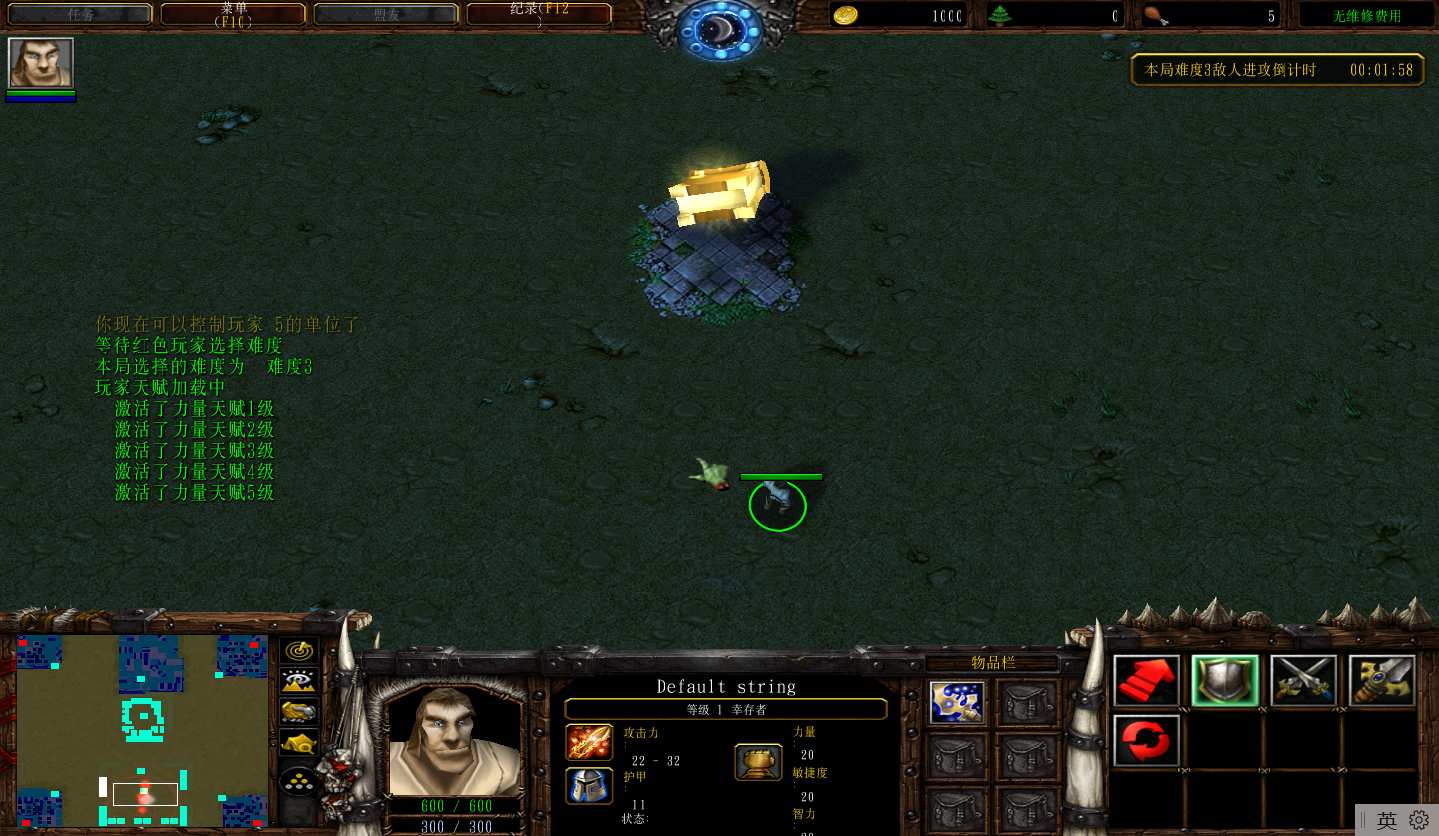Screen dimensions: 1439x836
Task: Open the 菜单 (F10) game menu
Action: 235,14
